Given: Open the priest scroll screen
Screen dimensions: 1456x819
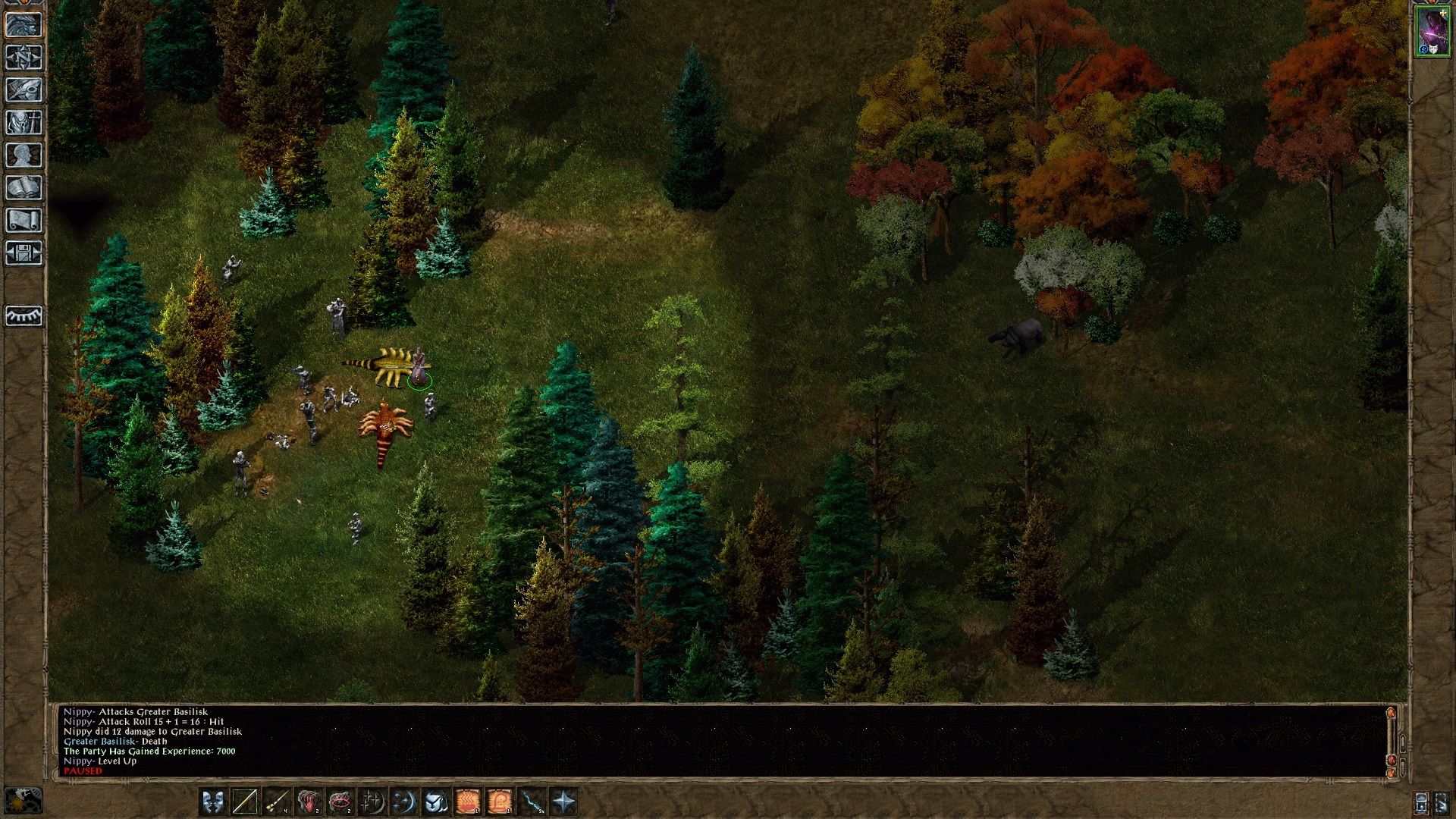Looking at the screenshot, I should pyautogui.click(x=24, y=220).
